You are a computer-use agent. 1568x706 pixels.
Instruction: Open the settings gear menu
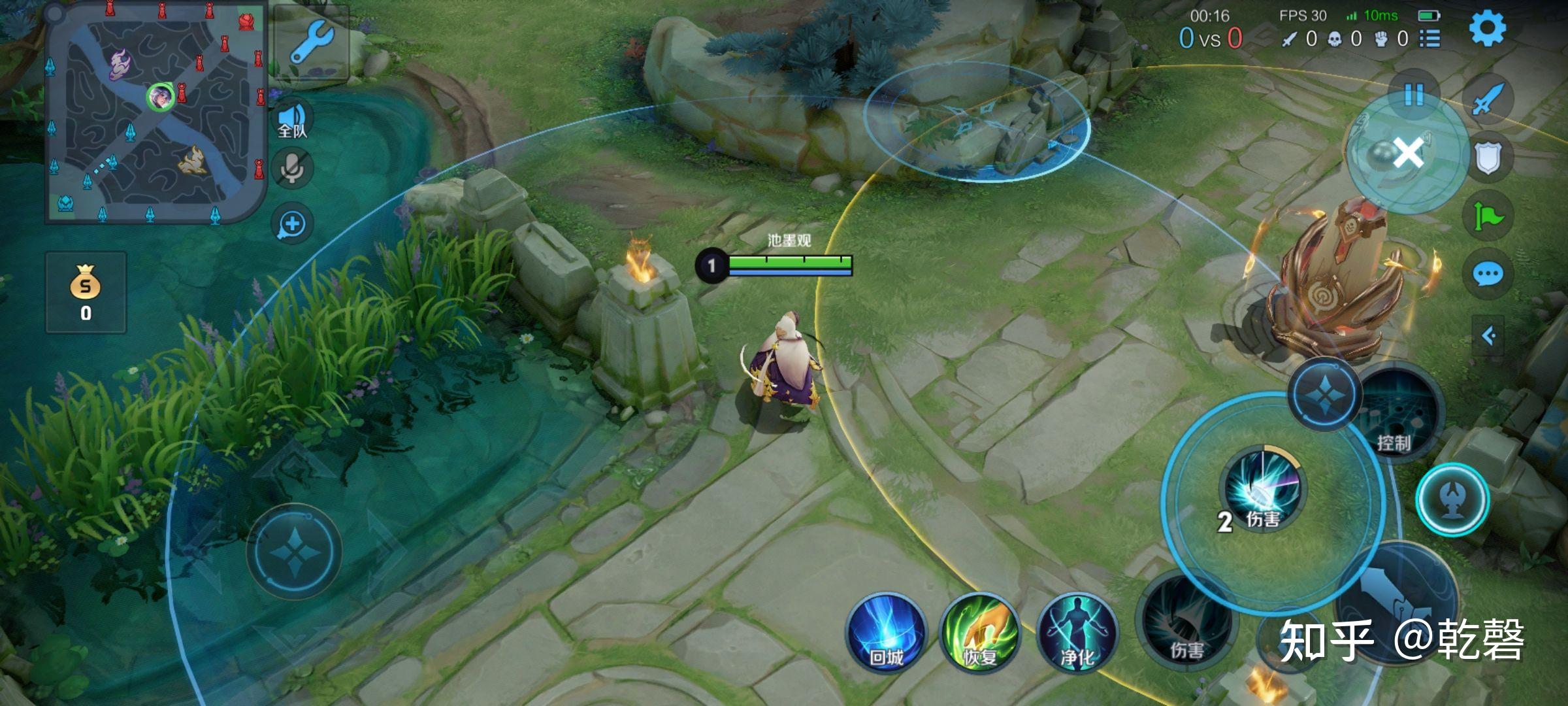click(1488, 27)
